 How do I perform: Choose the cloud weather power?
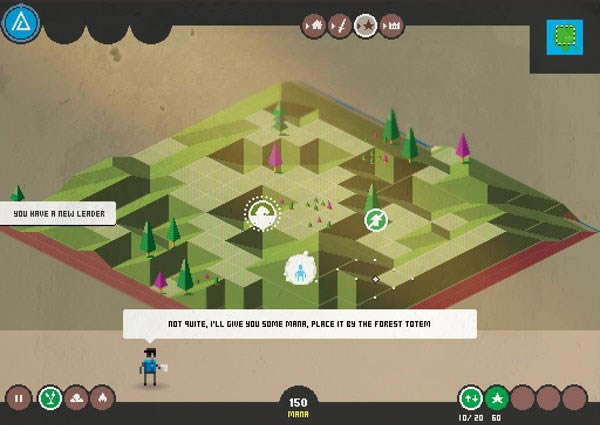(x=76, y=398)
